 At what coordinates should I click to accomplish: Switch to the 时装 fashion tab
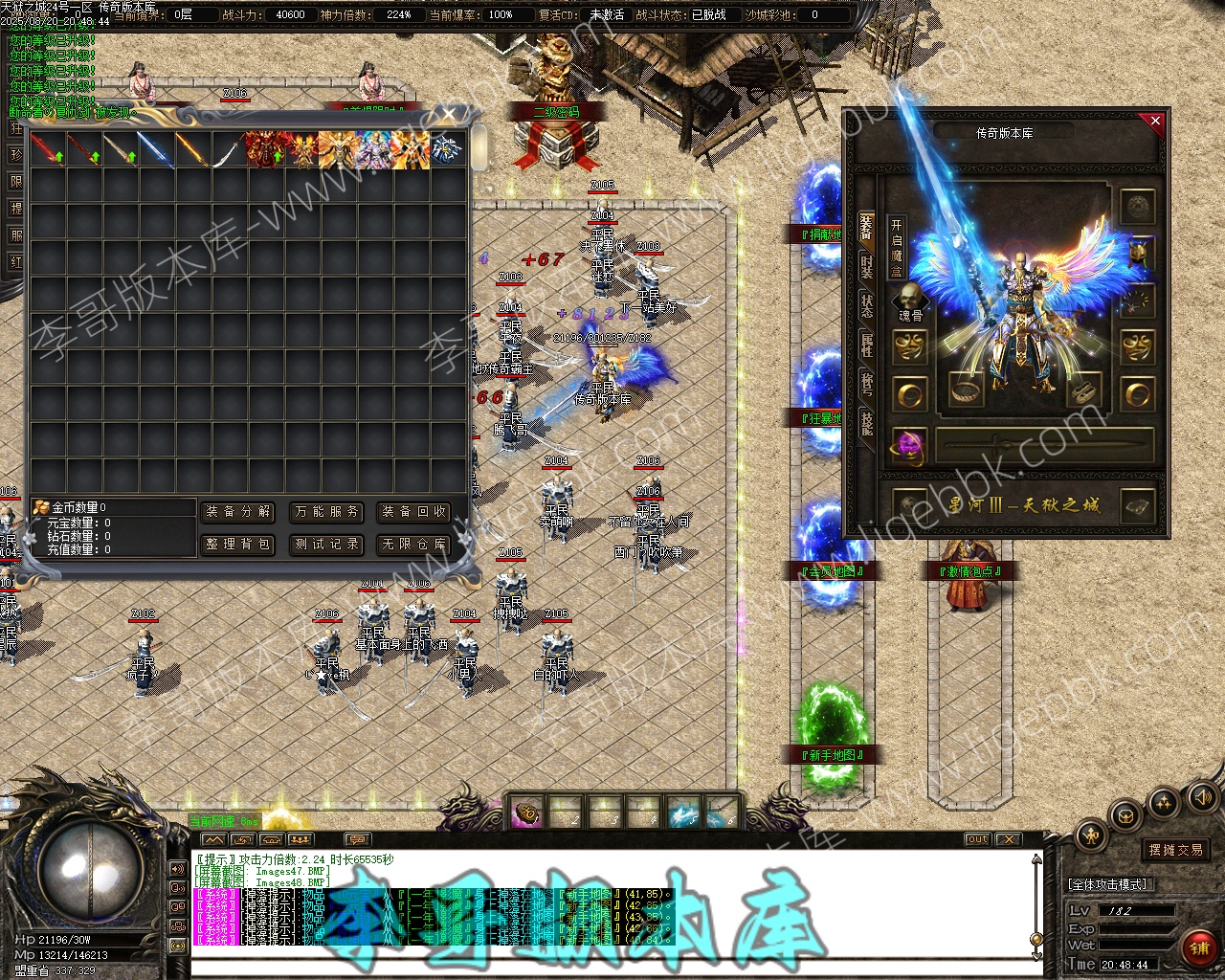point(866,267)
